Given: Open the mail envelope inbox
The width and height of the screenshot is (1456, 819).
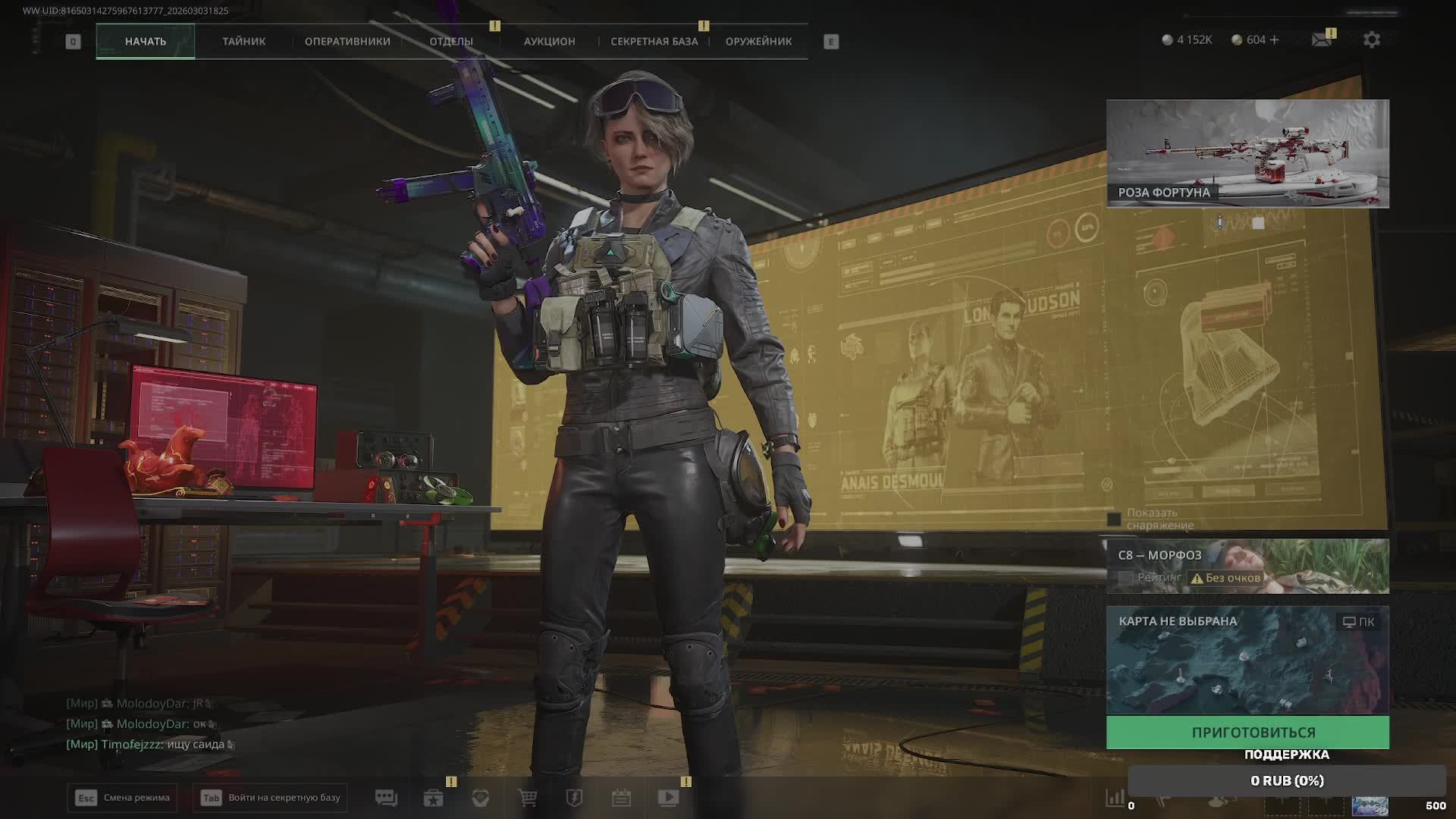Looking at the screenshot, I should tap(1322, 39).
